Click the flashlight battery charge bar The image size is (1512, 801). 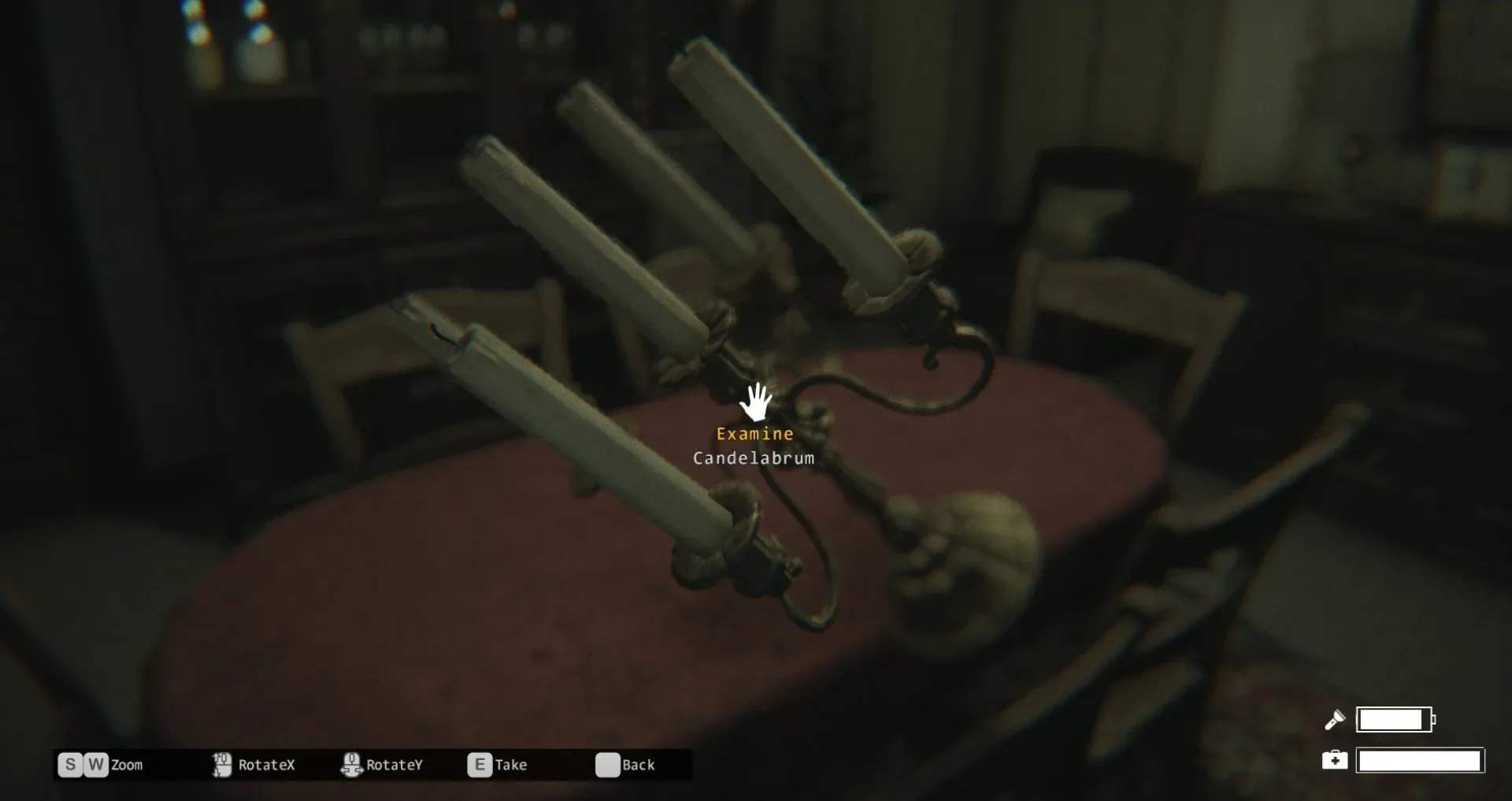coord(1394,718)
